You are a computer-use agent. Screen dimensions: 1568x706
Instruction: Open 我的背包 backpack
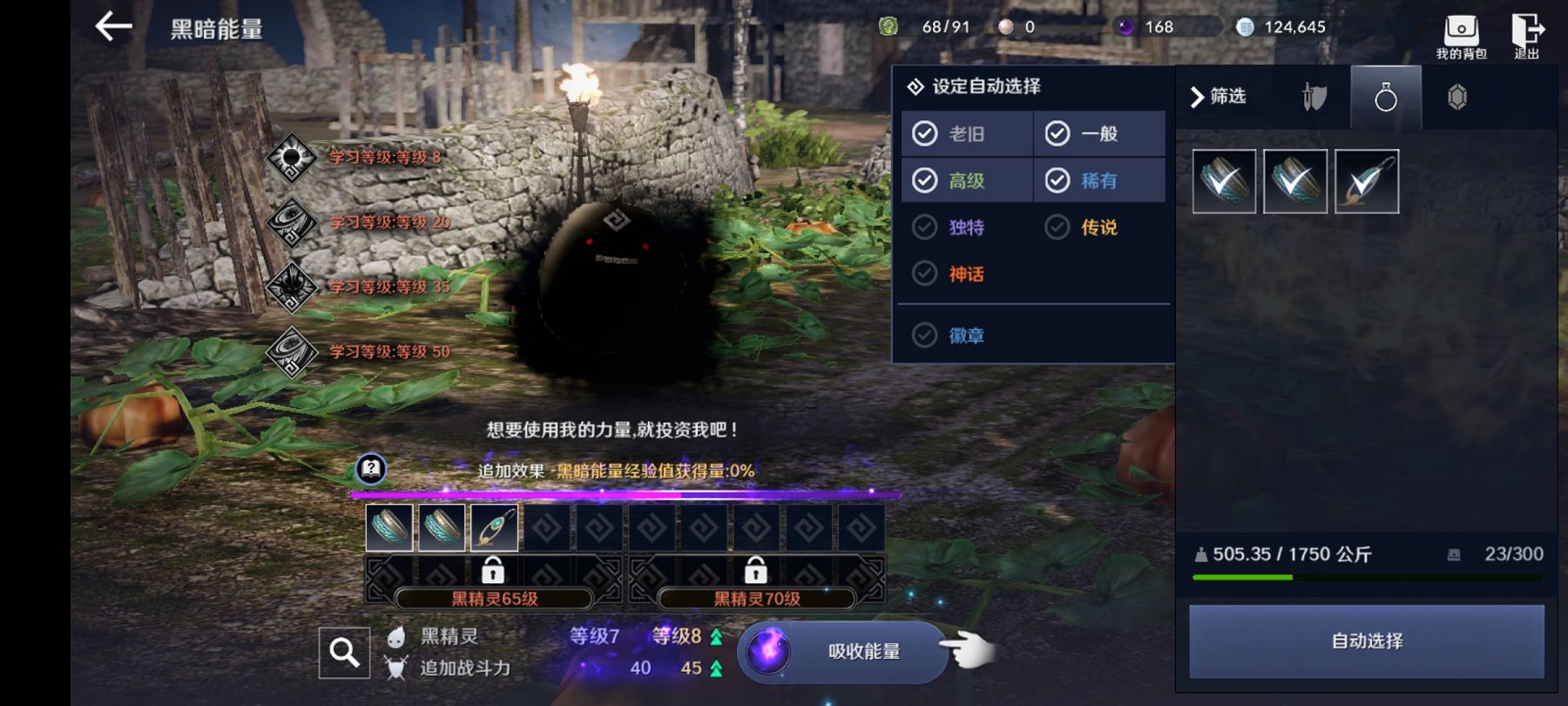click(x=1461, y=37)
